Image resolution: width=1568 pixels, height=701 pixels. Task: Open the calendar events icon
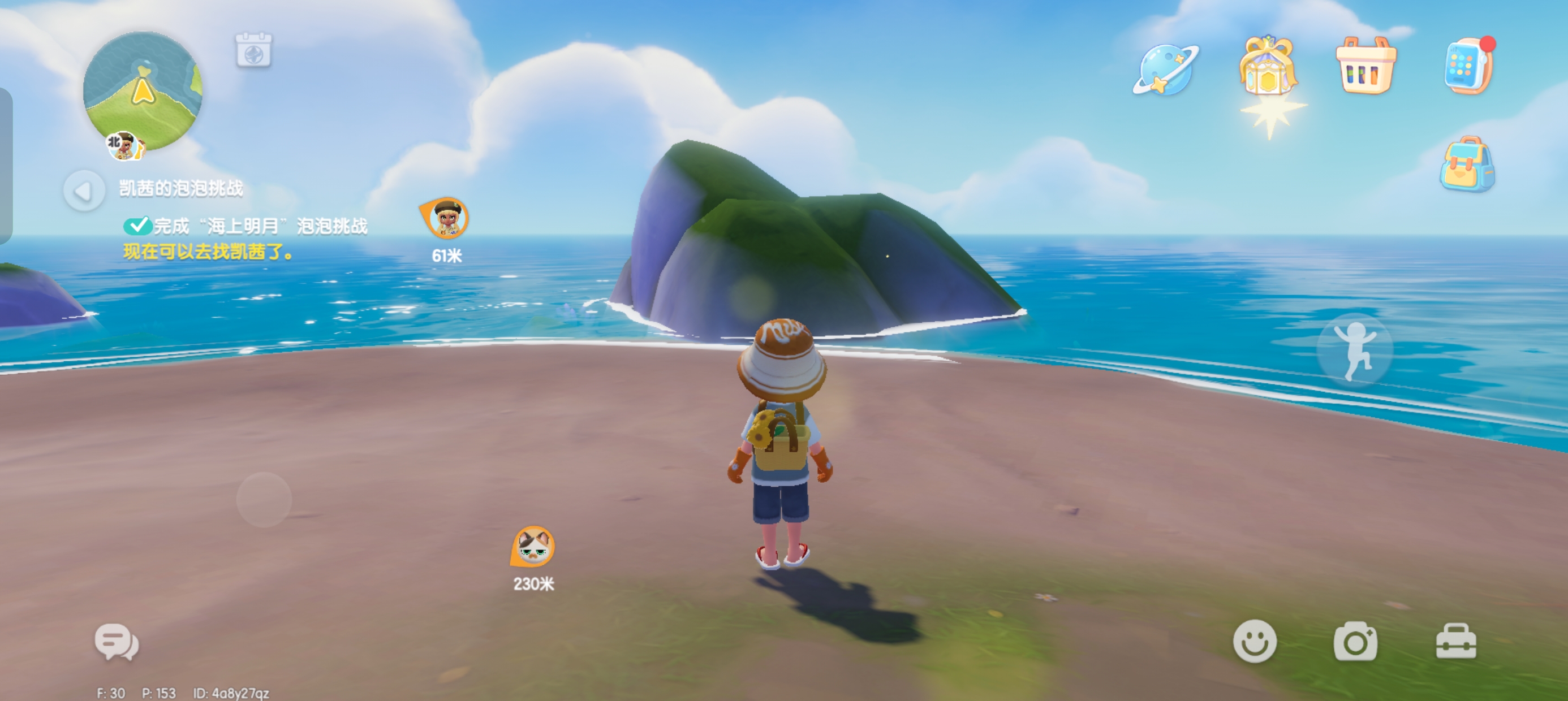(x=253, y=50)
